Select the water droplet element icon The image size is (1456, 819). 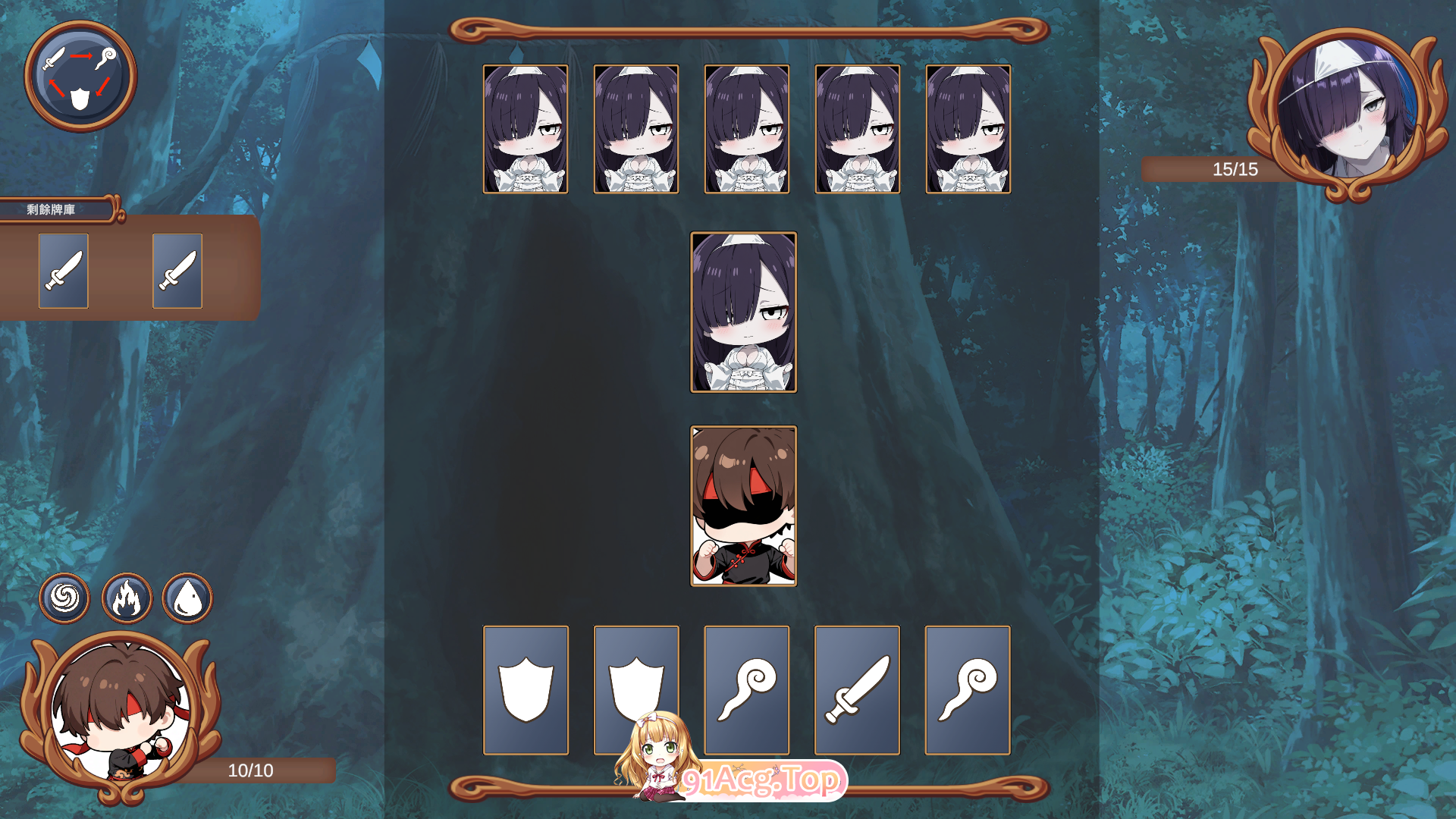[x=187, y=598]
